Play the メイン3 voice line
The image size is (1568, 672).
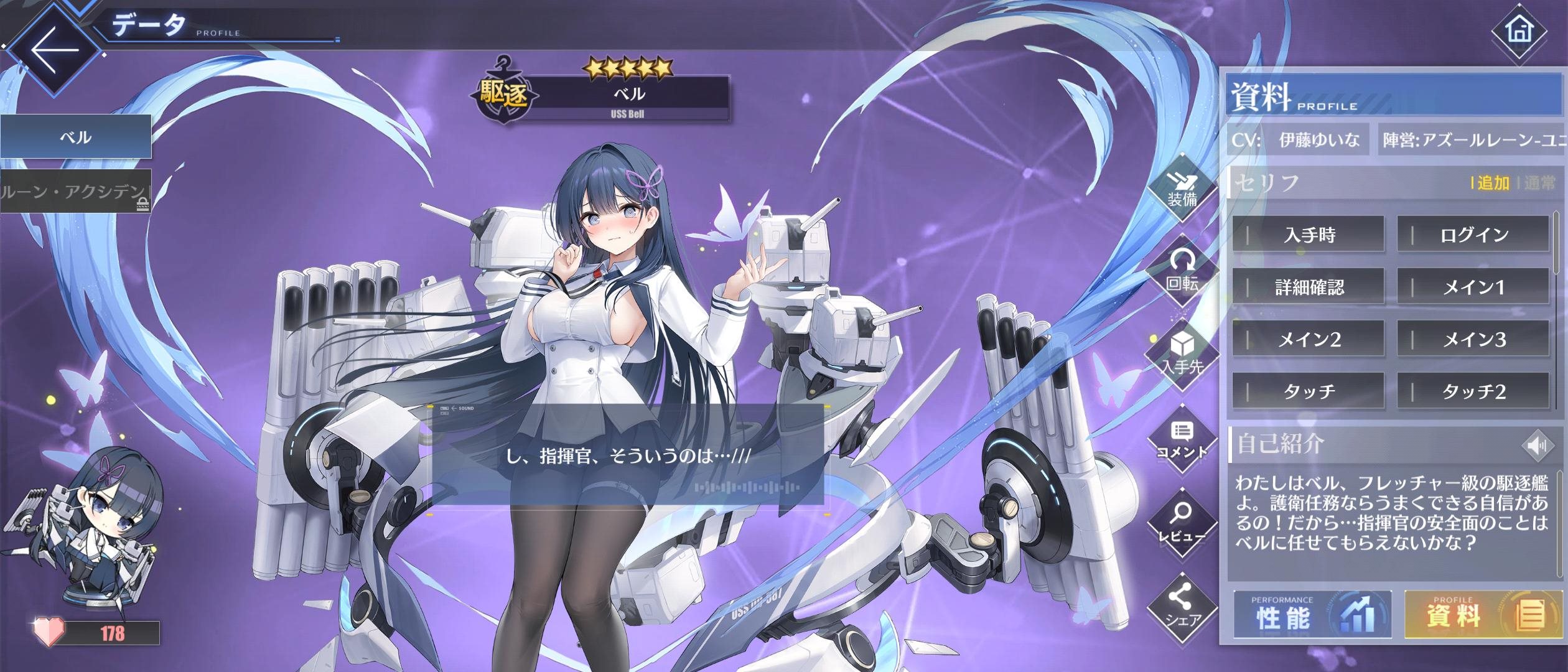(1473, 339)
